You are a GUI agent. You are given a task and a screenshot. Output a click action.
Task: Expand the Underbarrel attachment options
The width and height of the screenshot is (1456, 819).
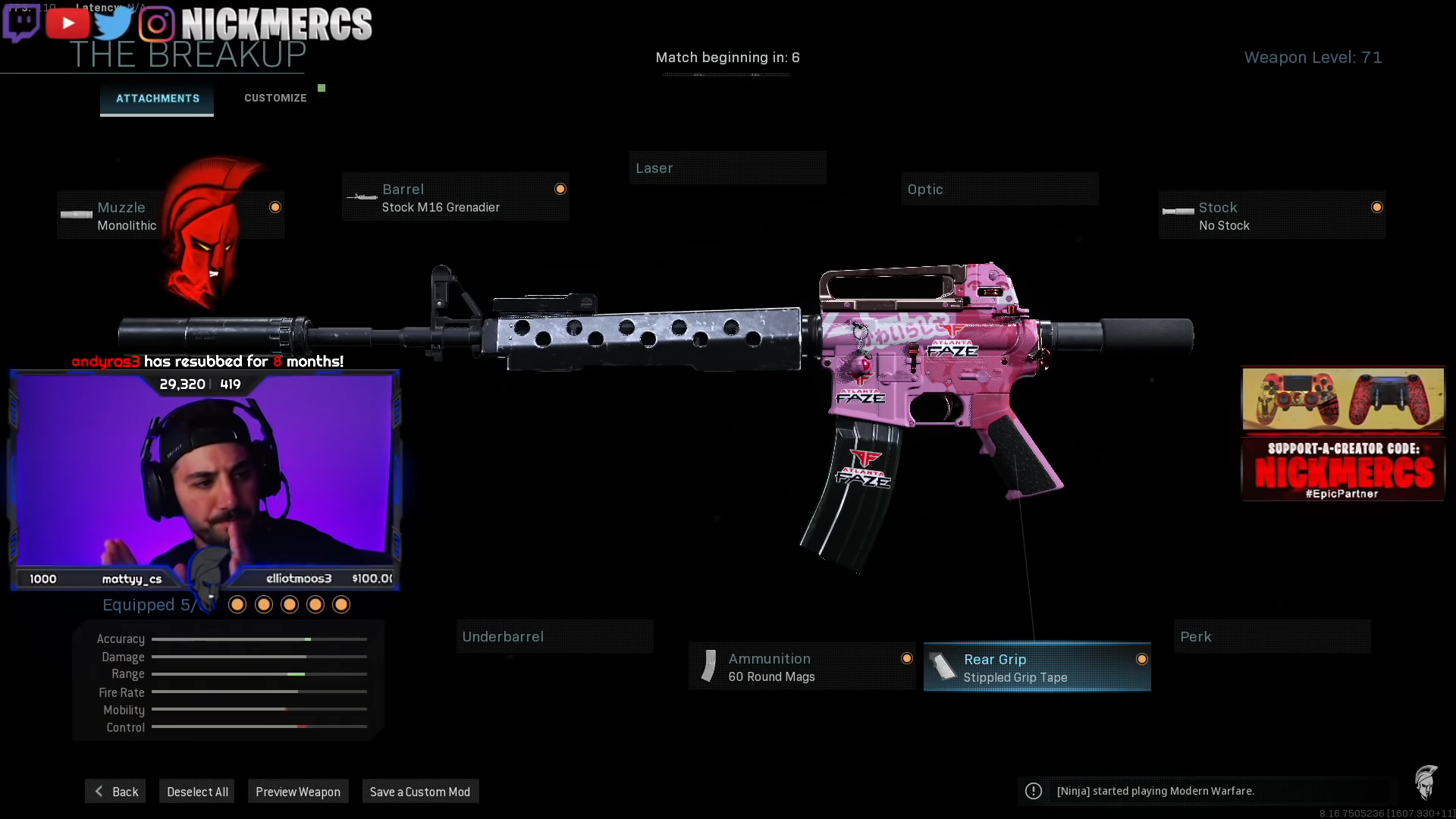pyautogui.click(x=554, y=636)
